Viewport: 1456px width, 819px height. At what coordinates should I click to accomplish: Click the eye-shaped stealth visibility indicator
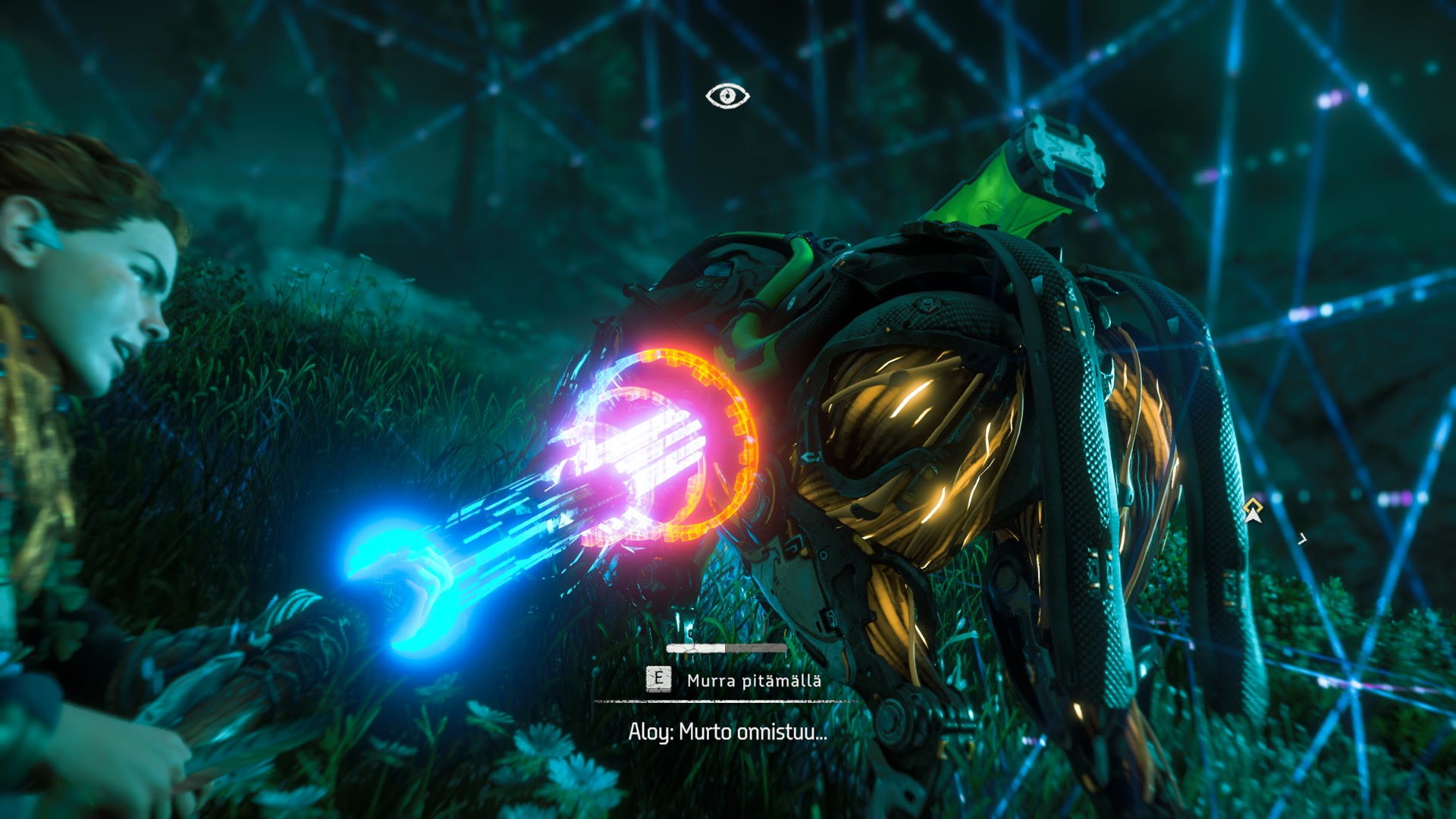pyautogui.click(x=727, y=96)
